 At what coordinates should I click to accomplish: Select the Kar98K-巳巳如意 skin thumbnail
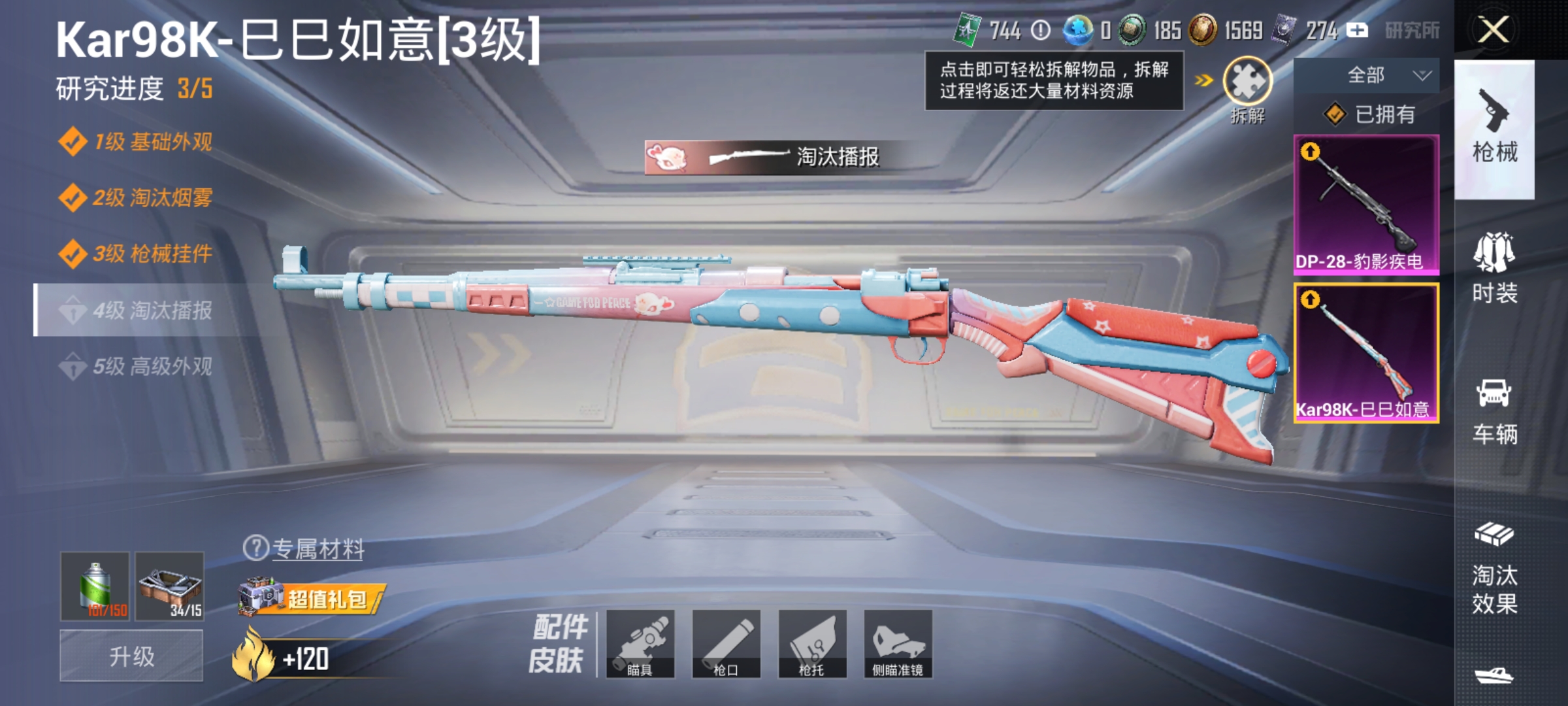click(x=1366, y=353)
